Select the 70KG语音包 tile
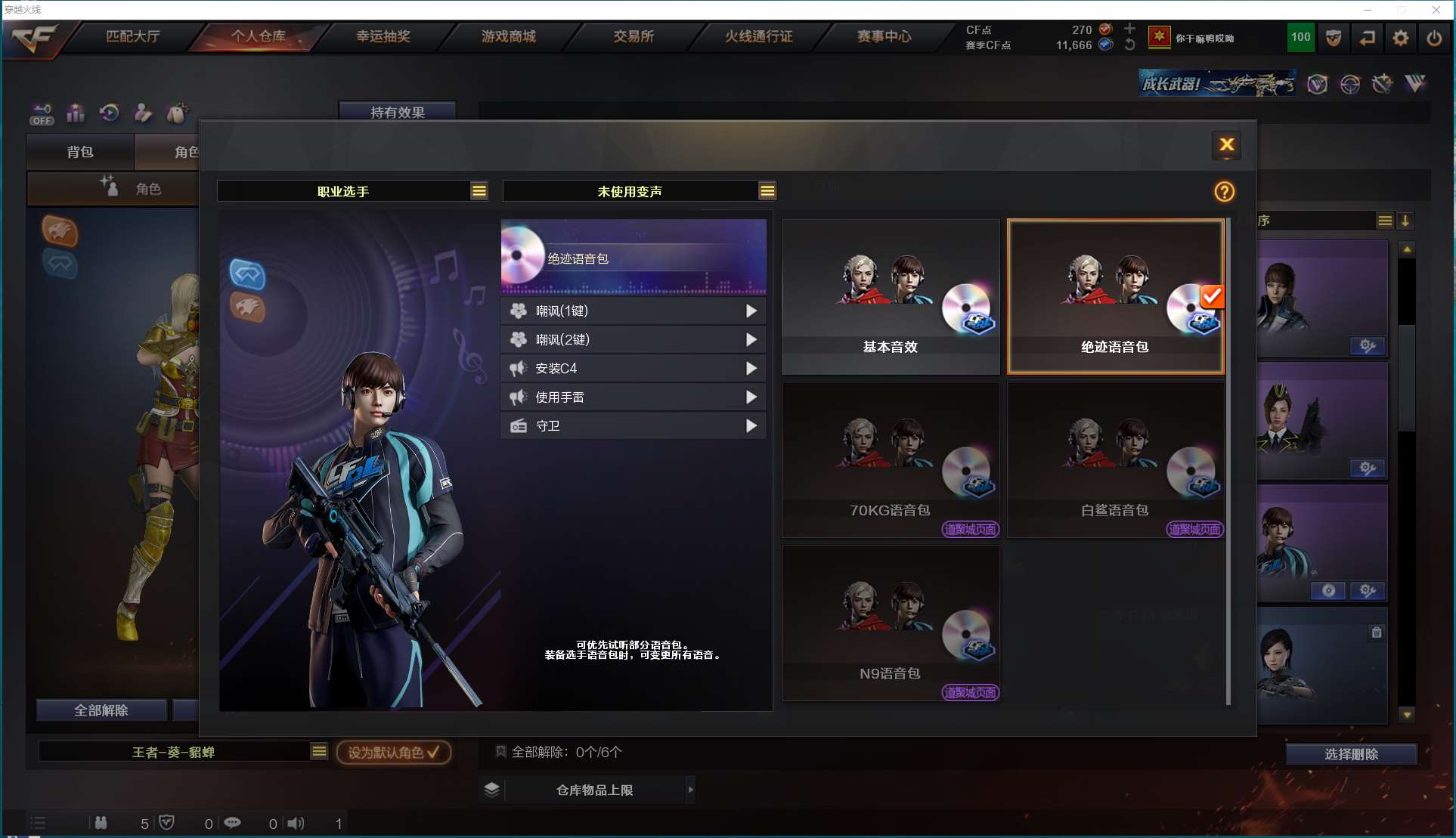 pyautogui.click(x=890, y=459)
